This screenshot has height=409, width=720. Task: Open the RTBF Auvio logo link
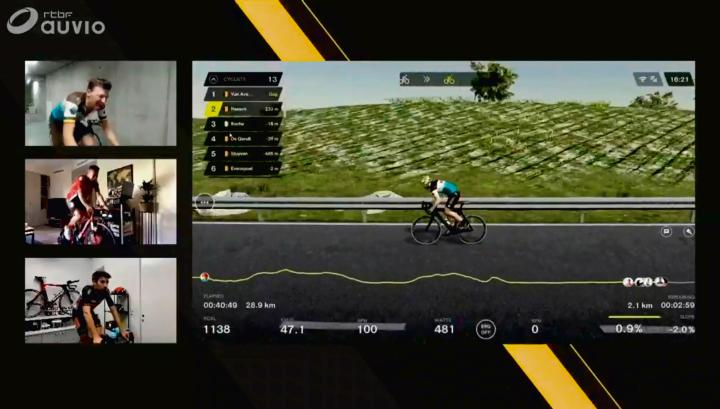(55, 22)
